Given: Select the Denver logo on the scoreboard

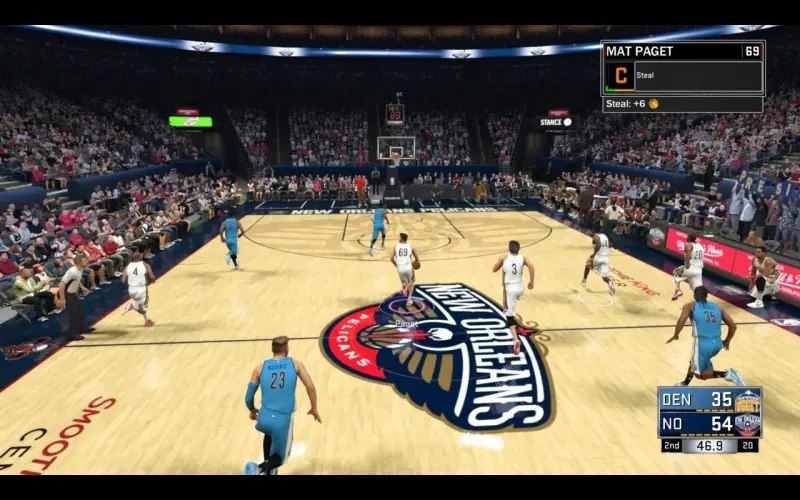Looking at the screenshot, I should (x=747, y=401).
